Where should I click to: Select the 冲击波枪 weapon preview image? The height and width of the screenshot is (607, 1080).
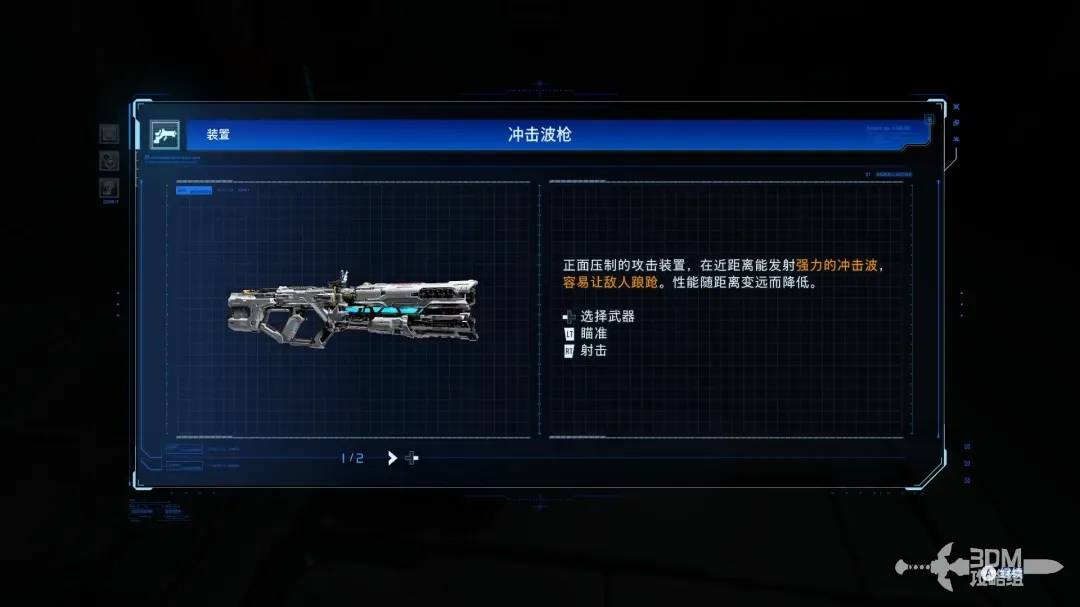352,309
